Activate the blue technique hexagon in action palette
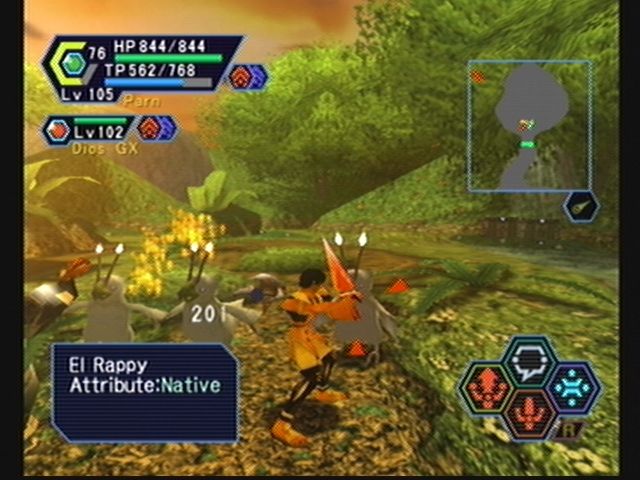The width and height of the screenshot is (640, 480). click(573, 387)
